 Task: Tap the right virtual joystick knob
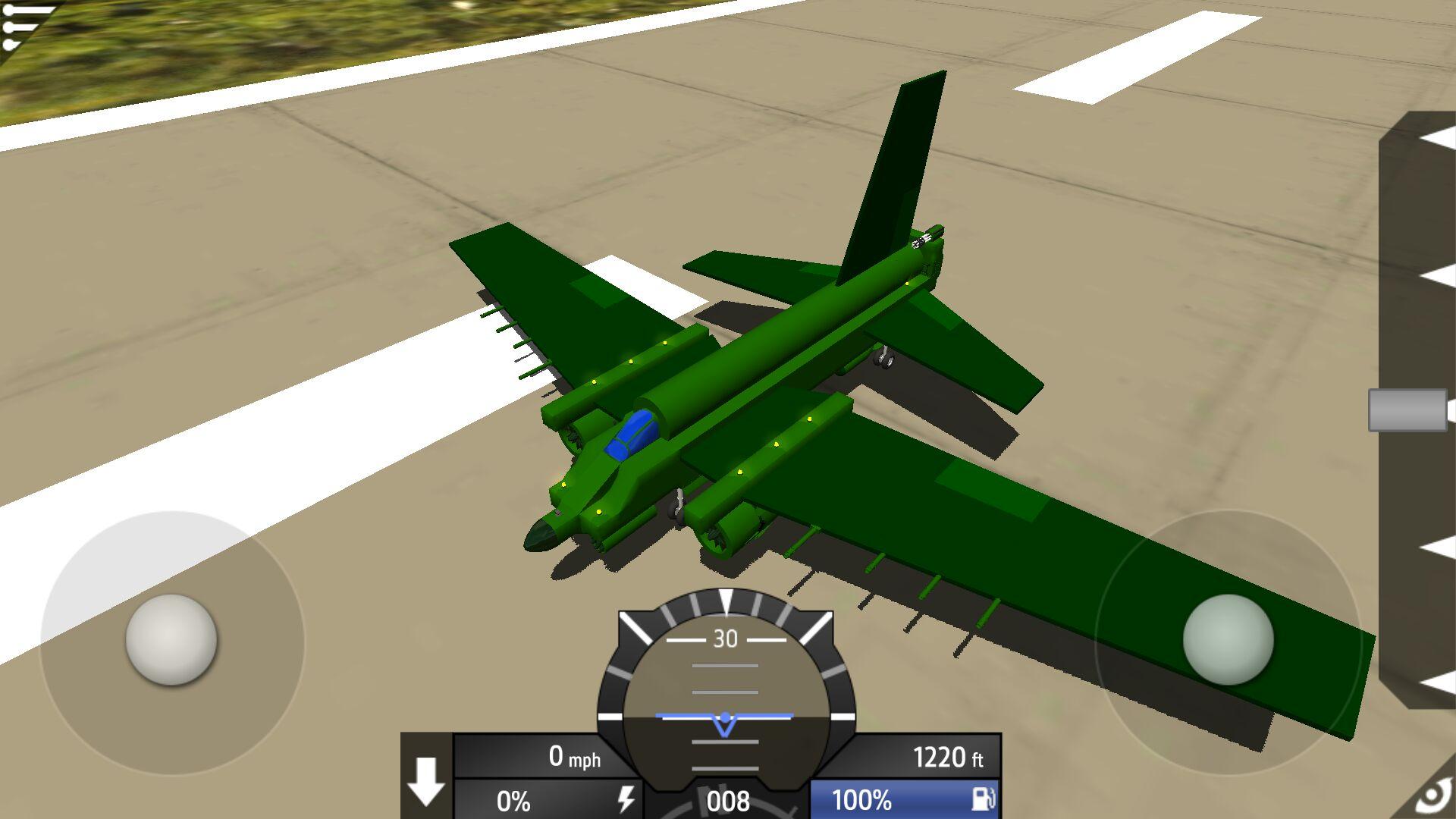(x=1228, y=641)
